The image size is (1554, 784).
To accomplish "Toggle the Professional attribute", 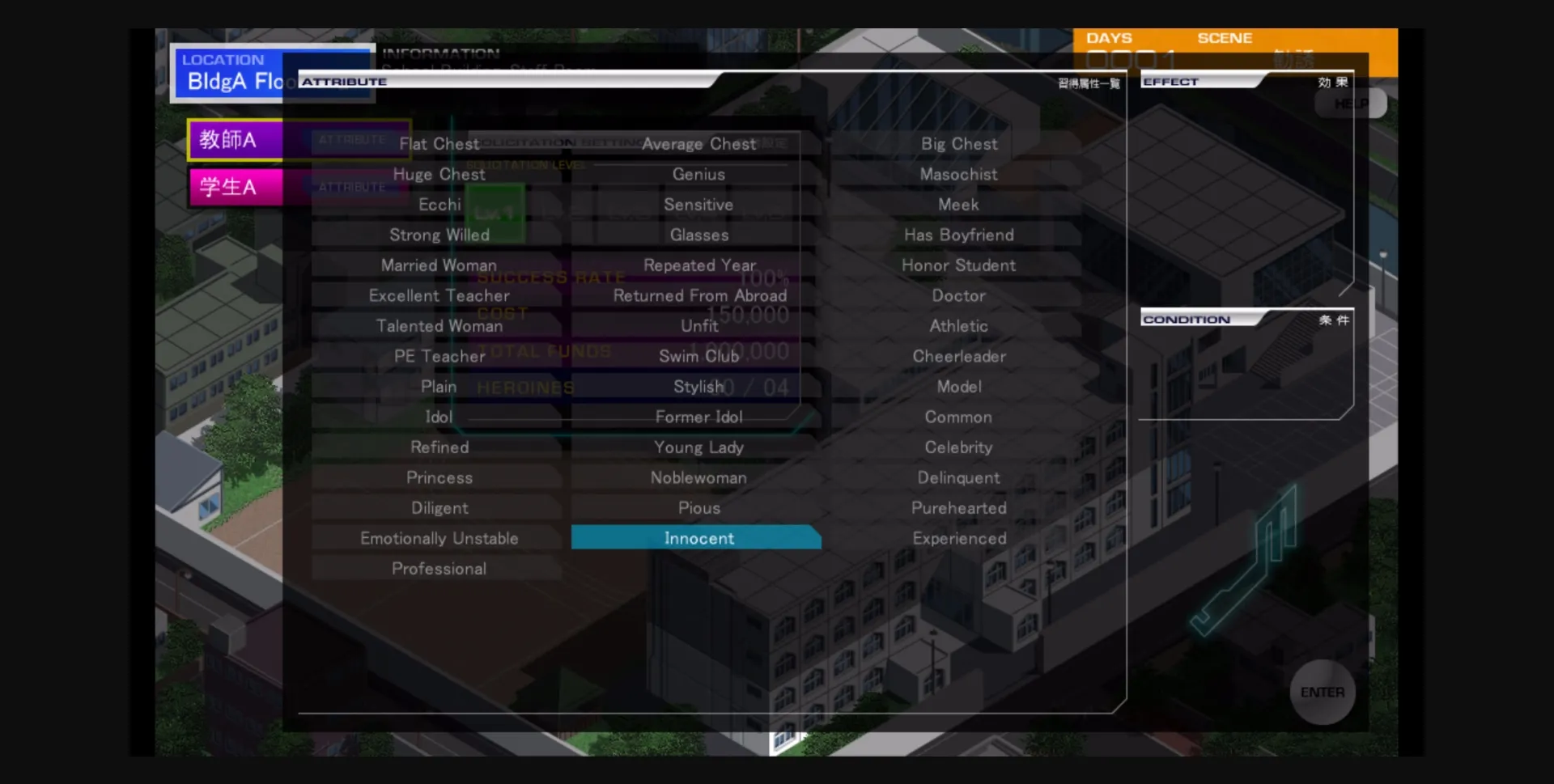I will 439,568.
